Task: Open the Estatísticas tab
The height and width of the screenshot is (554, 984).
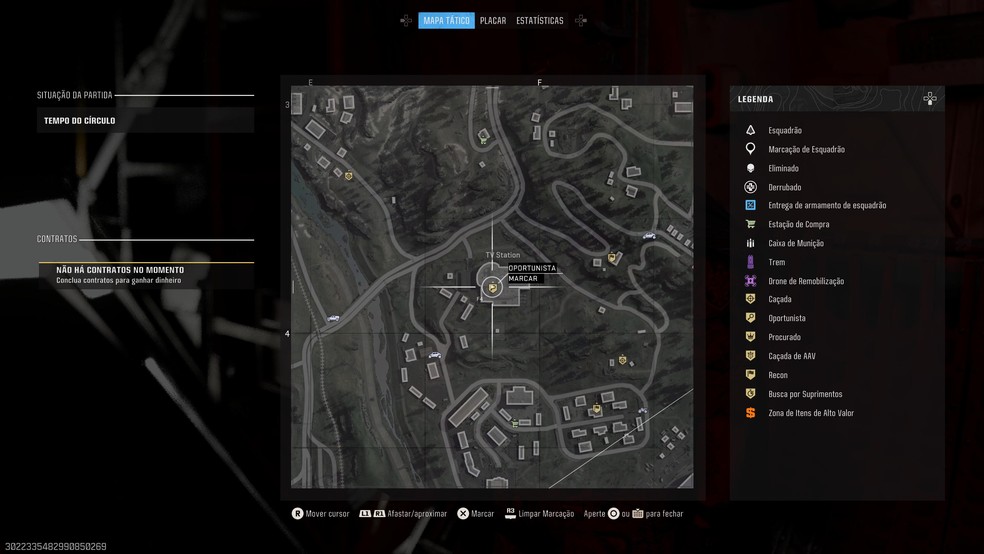Action: point(539,21)
